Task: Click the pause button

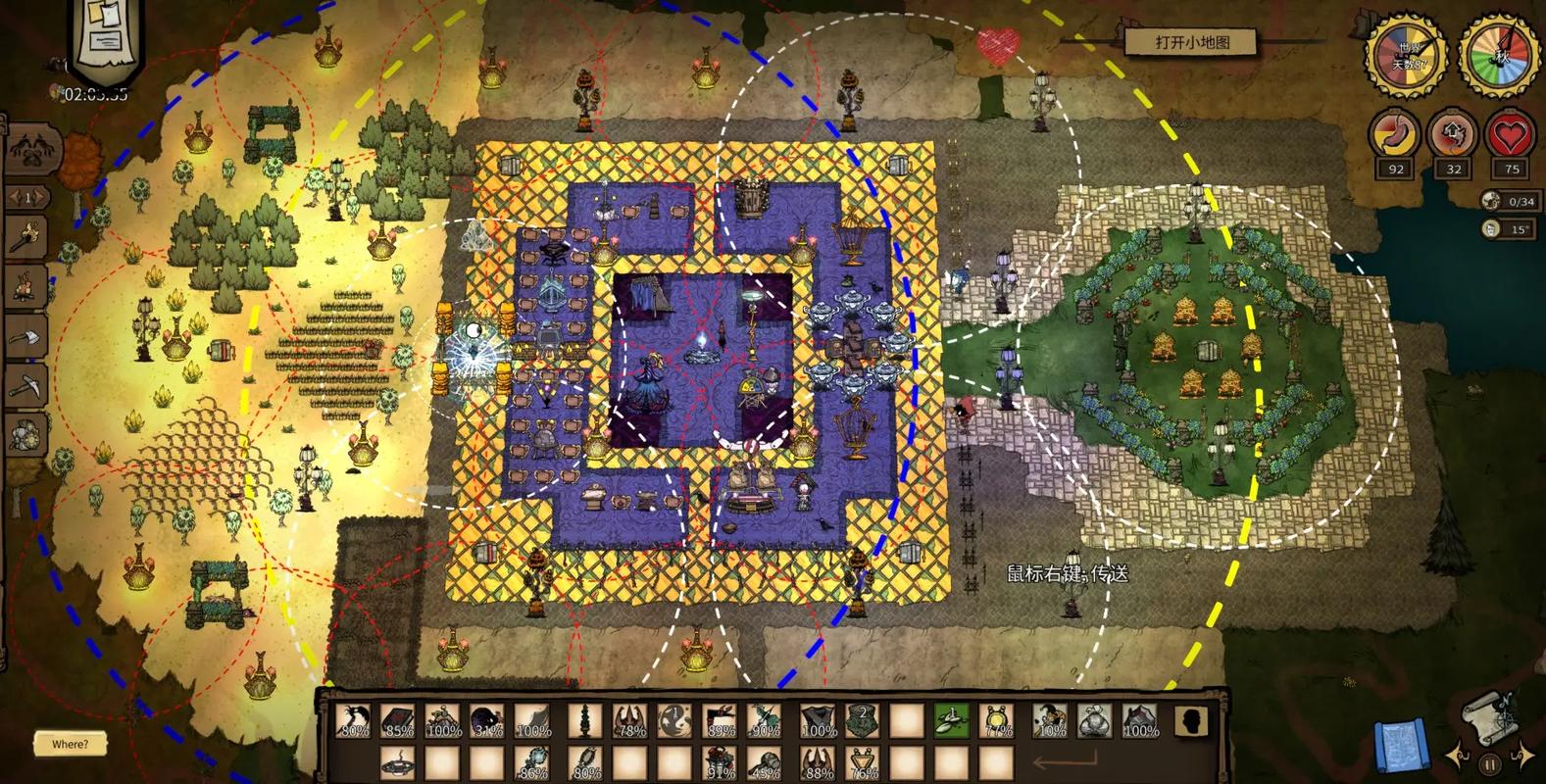Action: point(1489,764)
